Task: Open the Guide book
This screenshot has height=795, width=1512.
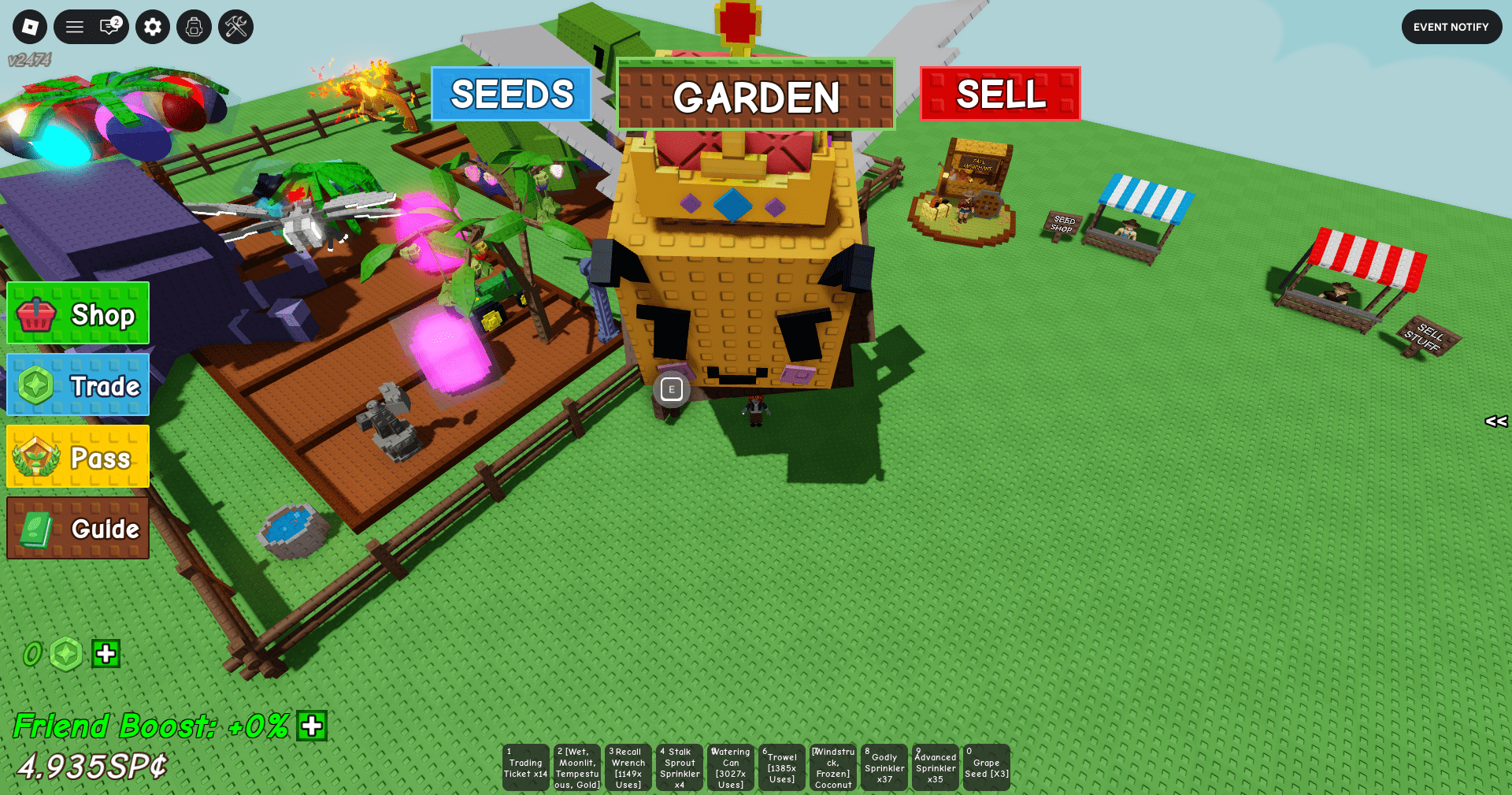Action: [76, 528]
